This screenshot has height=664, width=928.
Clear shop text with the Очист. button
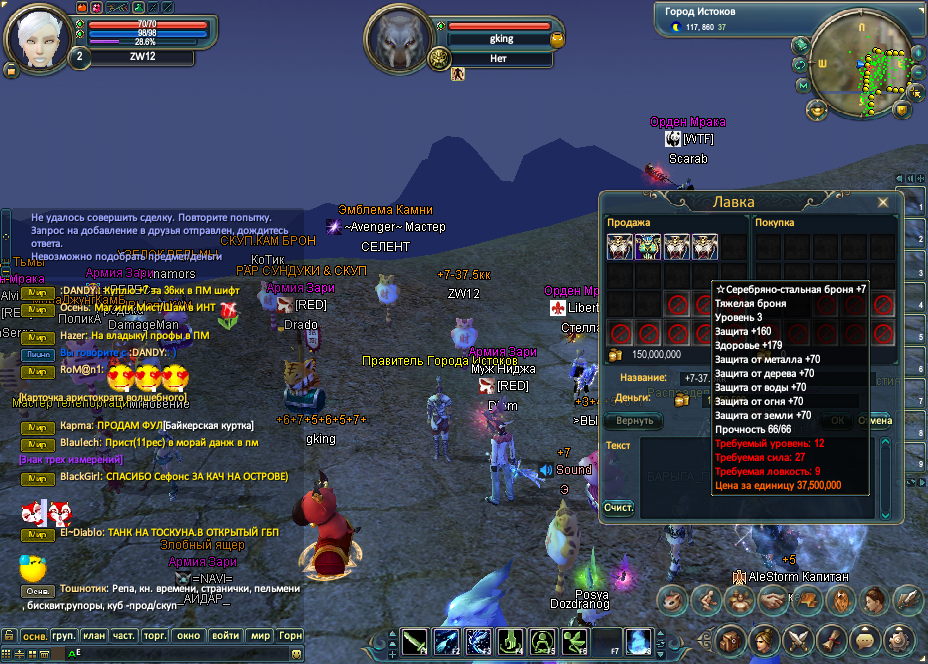click(x=618, y=508)
